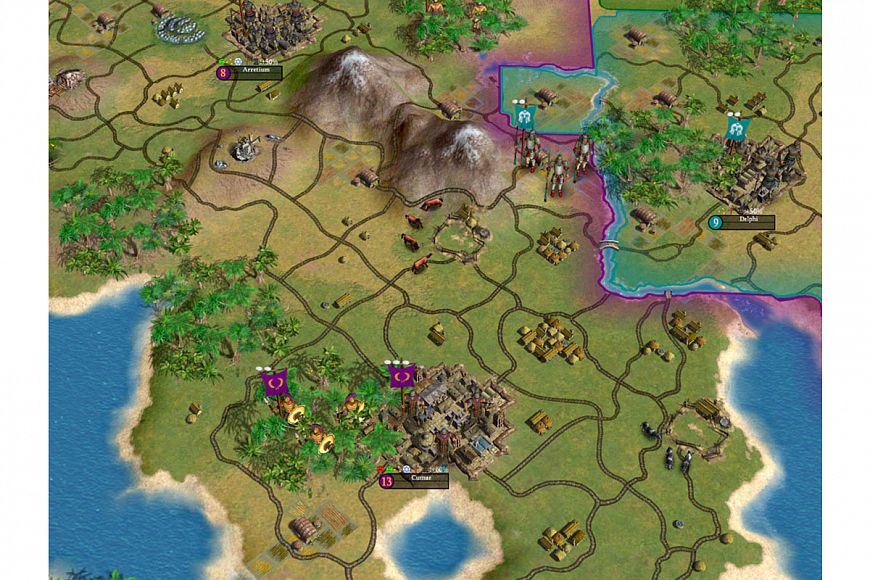Open the Arretium city name banner
The image size is (870, 580).
click(x=256, y=73)
